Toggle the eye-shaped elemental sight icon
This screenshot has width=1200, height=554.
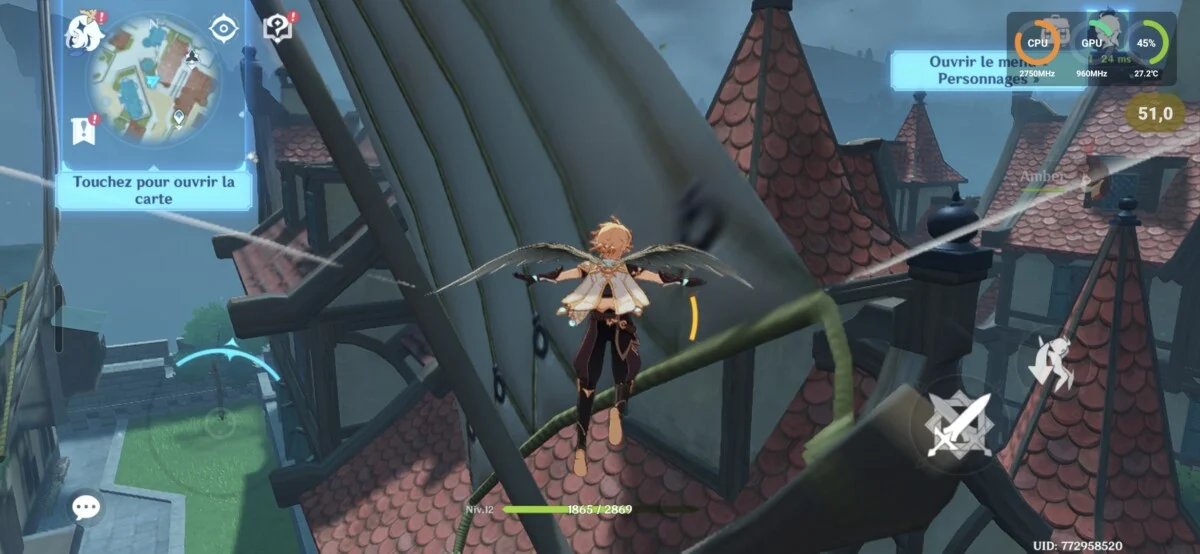(222, 28)
